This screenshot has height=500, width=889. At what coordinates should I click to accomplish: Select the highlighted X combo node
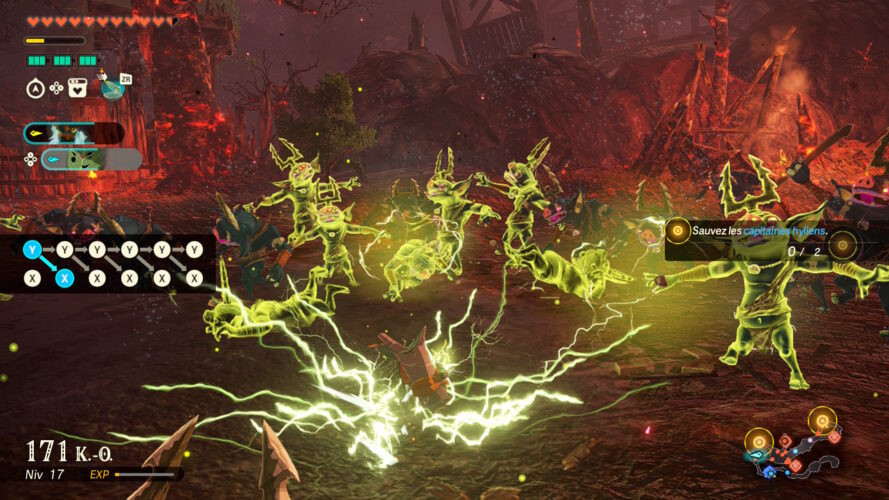tap(64, 279)
